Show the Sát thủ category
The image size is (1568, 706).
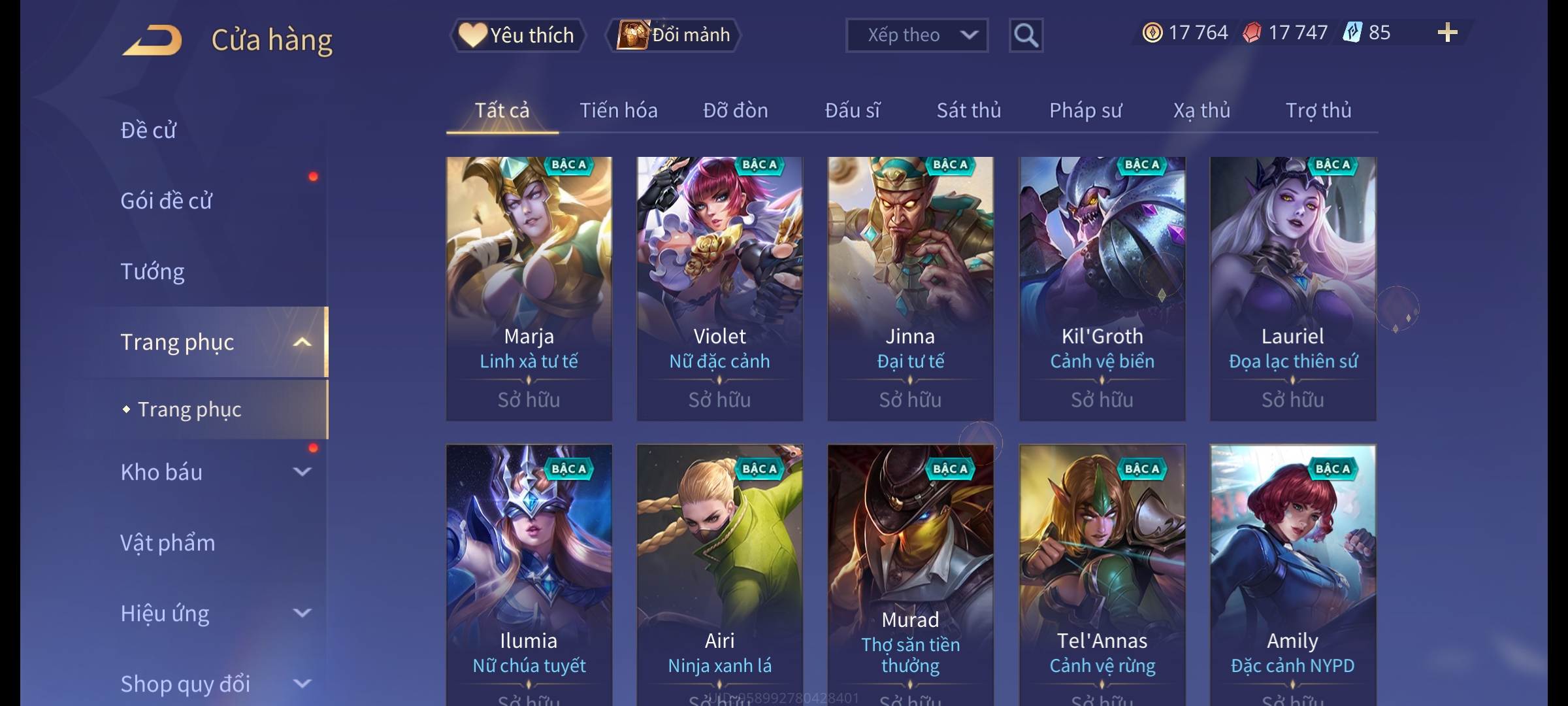pyautogui.click(x=968, y=110)
